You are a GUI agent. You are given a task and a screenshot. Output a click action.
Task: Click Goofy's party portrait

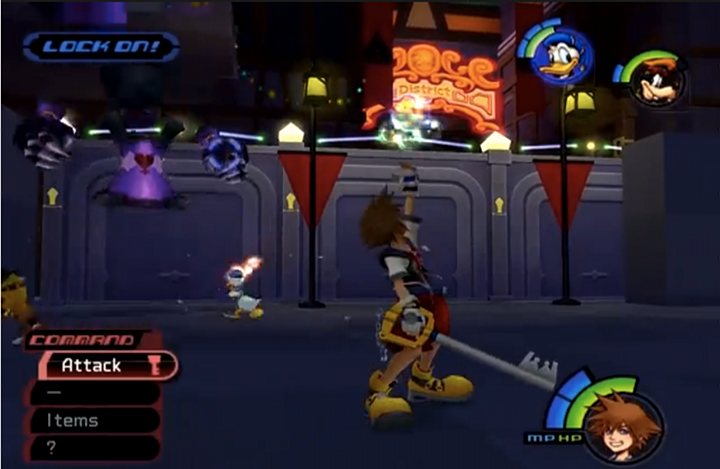click(658, 80)
